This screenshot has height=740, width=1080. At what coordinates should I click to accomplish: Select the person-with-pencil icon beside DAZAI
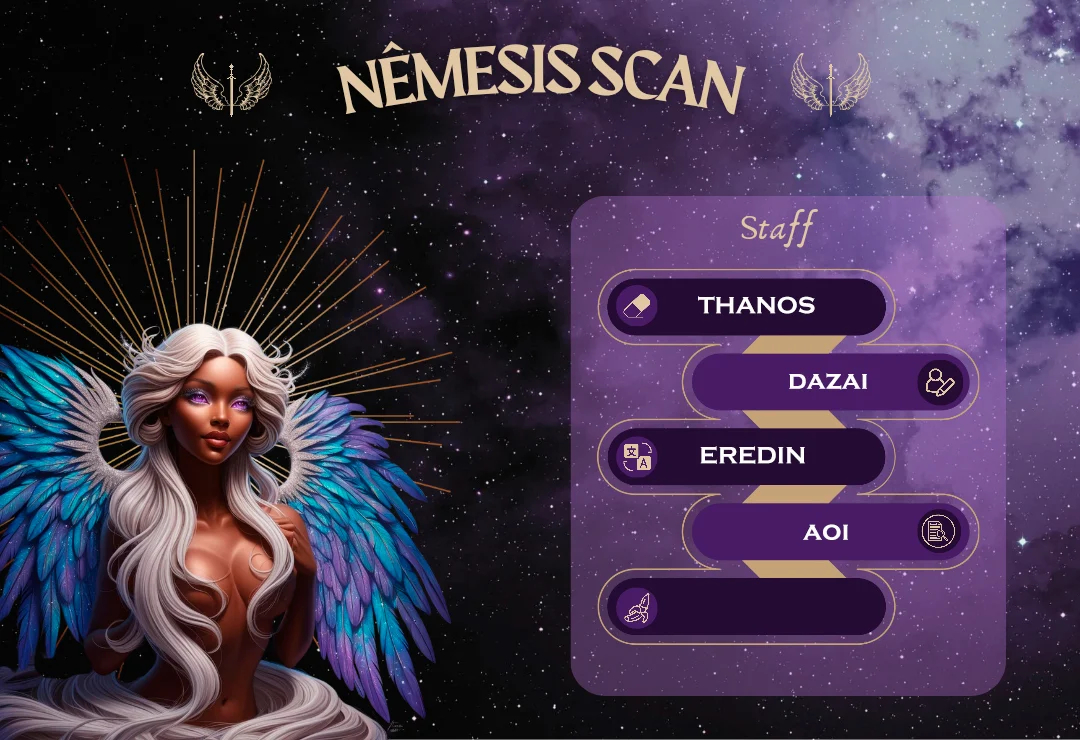click(x=940, y=382)
